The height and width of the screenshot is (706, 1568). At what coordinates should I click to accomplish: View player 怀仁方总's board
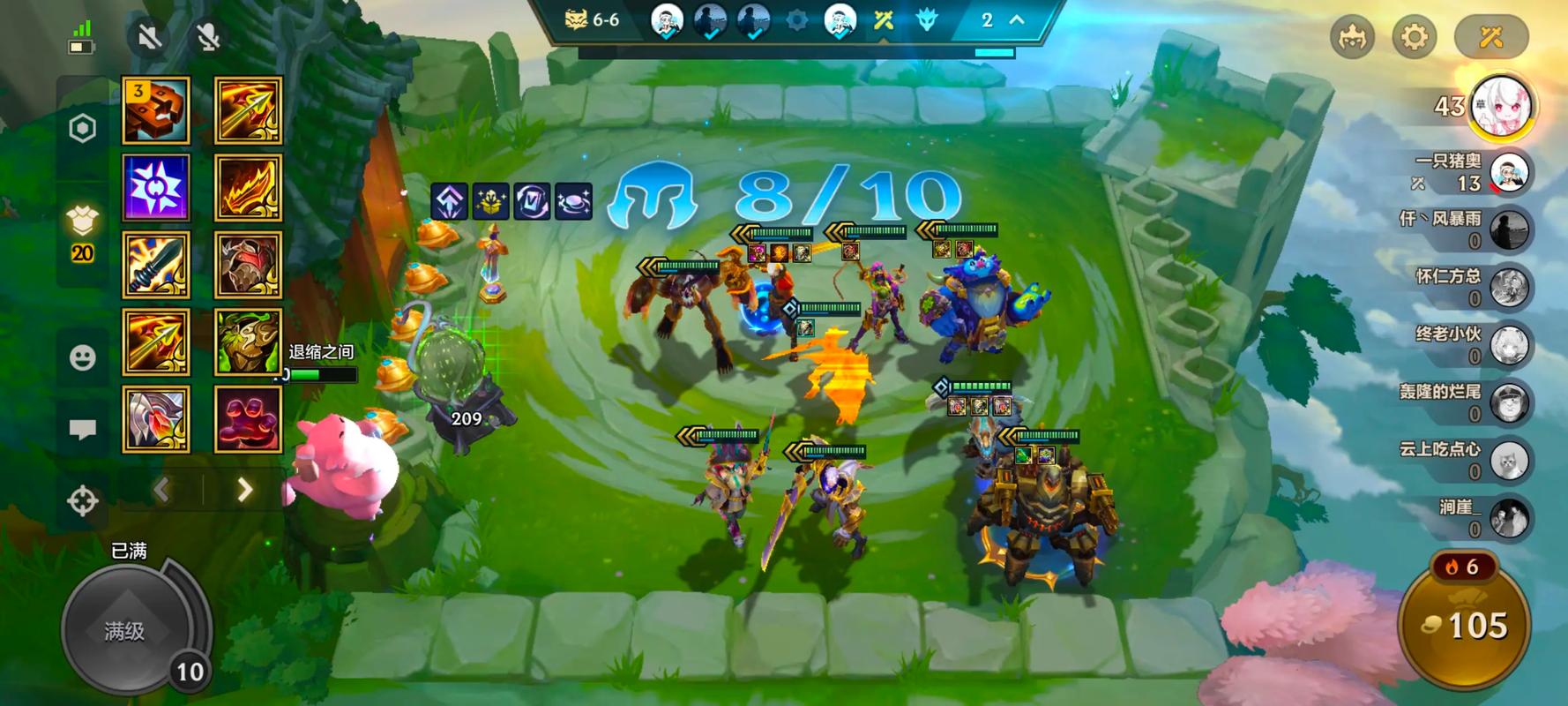[x=1509, y=288]
